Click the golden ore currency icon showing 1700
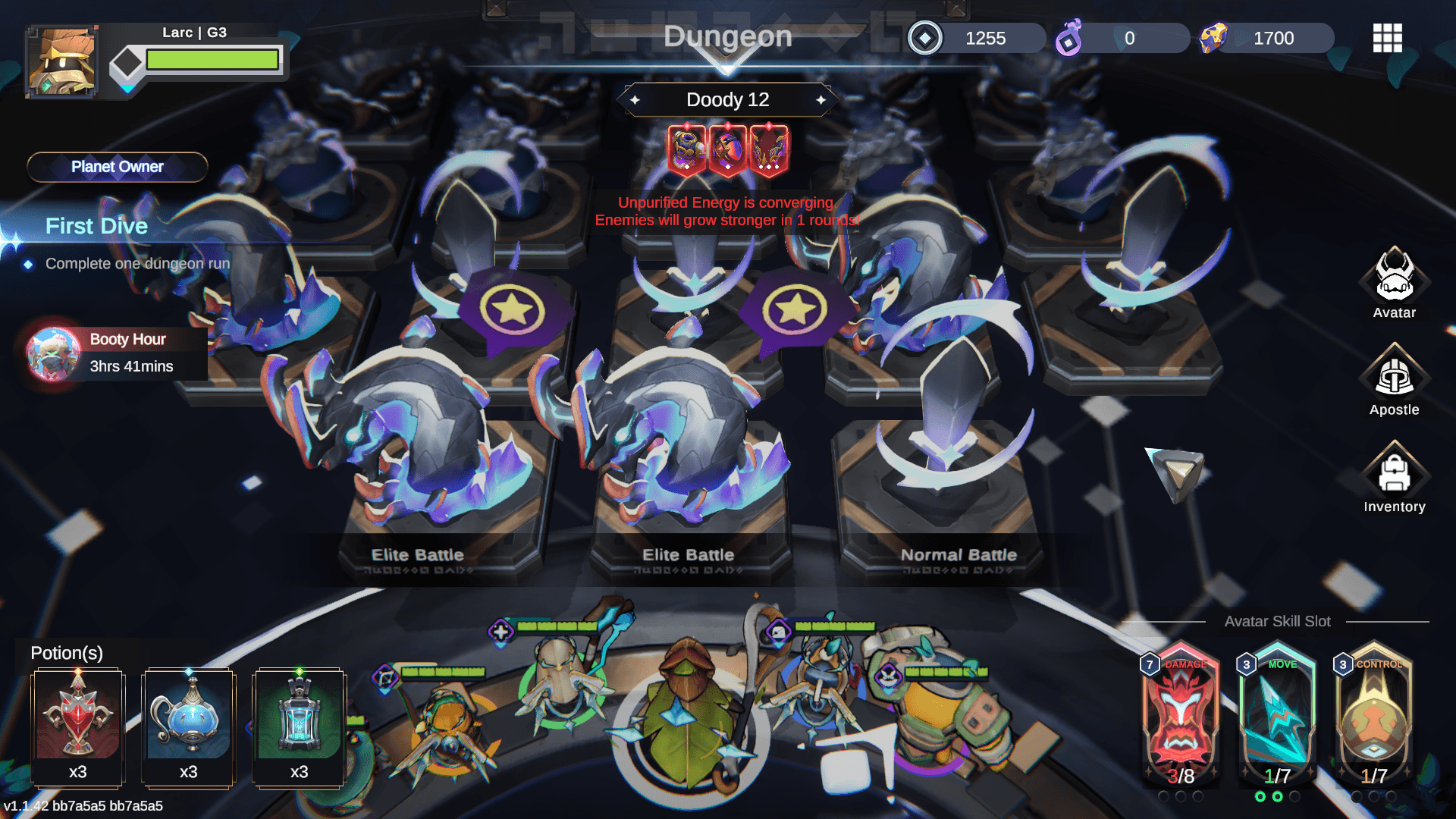Image resolution: width=1456 pixels, height=819 pixels. [x=1214, y=38]
